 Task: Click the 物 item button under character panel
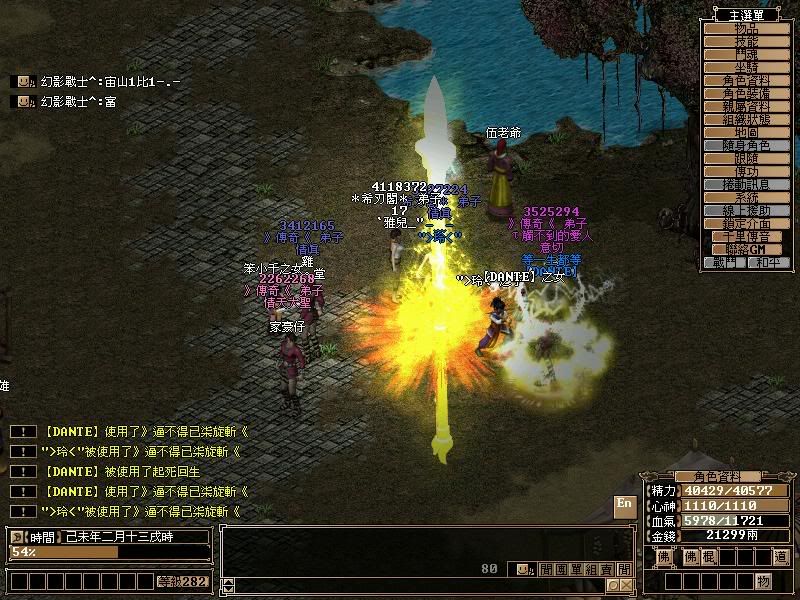(763, 581)
